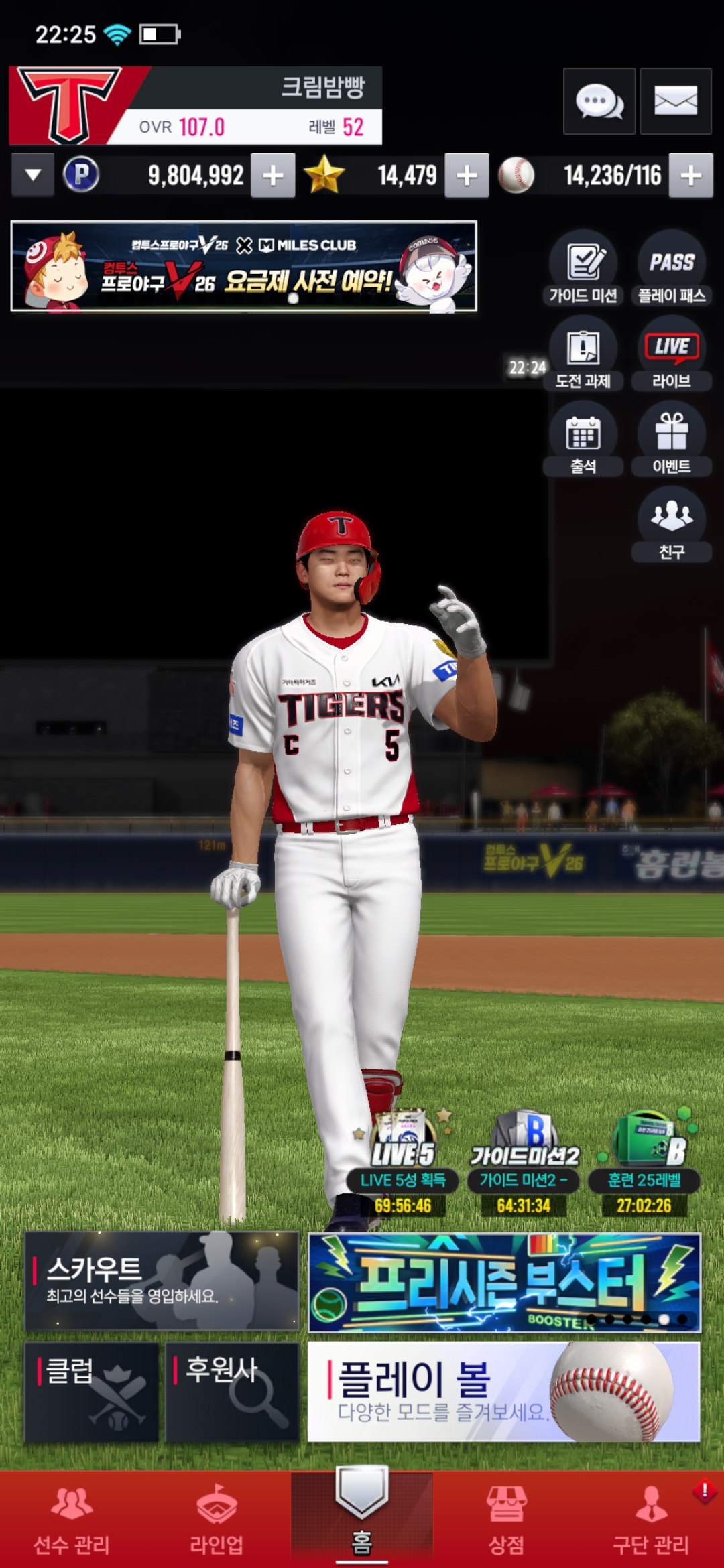Image resolution: width=724 pixels, height=1568 pixels.
Task: Open the 후원사 sponsor button
Action: (232, 1391)
